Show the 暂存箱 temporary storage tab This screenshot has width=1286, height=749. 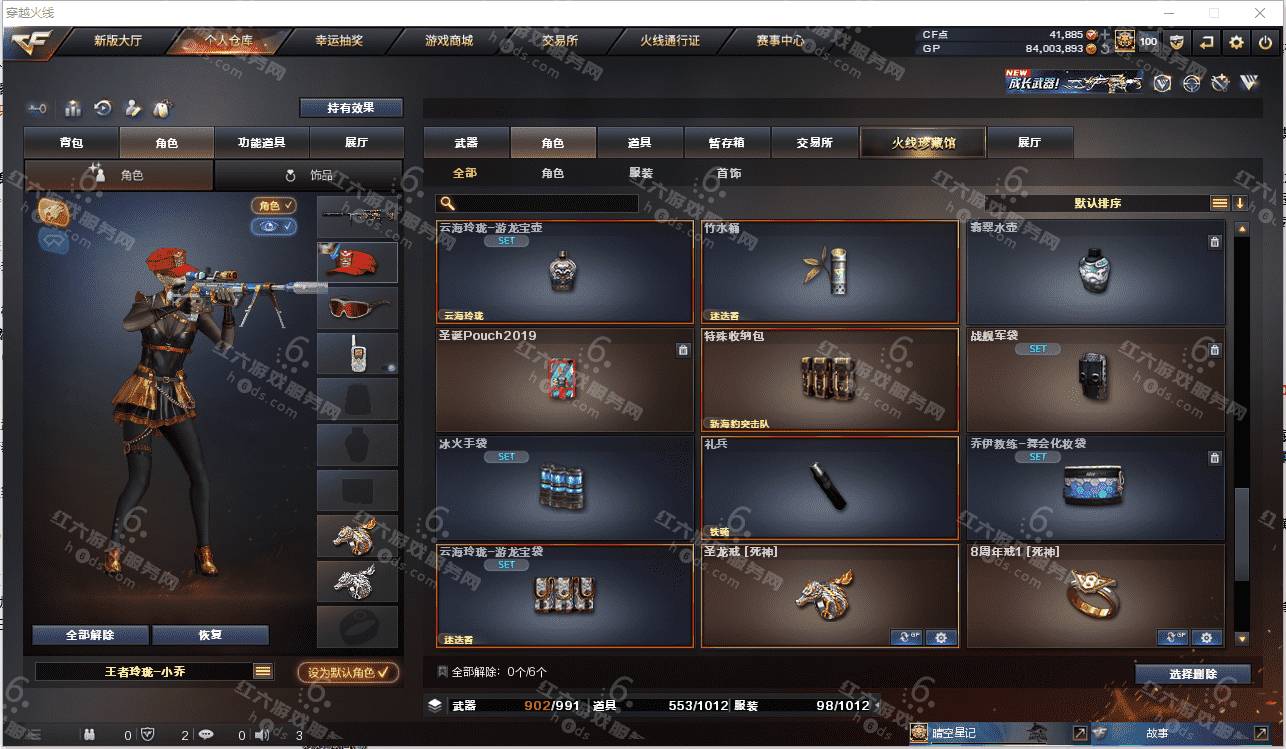pos(727,143)
